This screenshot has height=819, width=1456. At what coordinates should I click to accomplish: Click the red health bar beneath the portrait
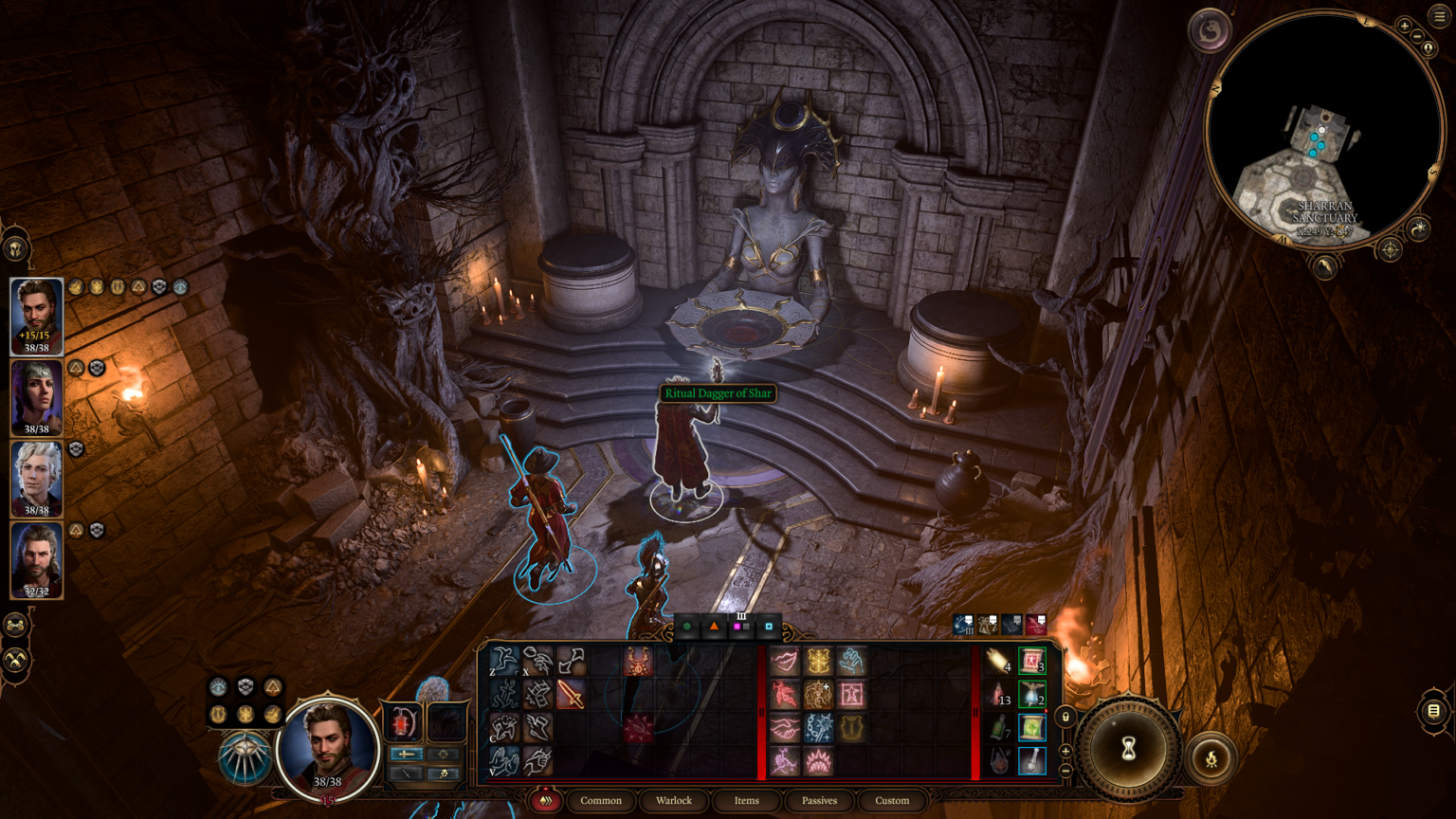coord(328,802)
